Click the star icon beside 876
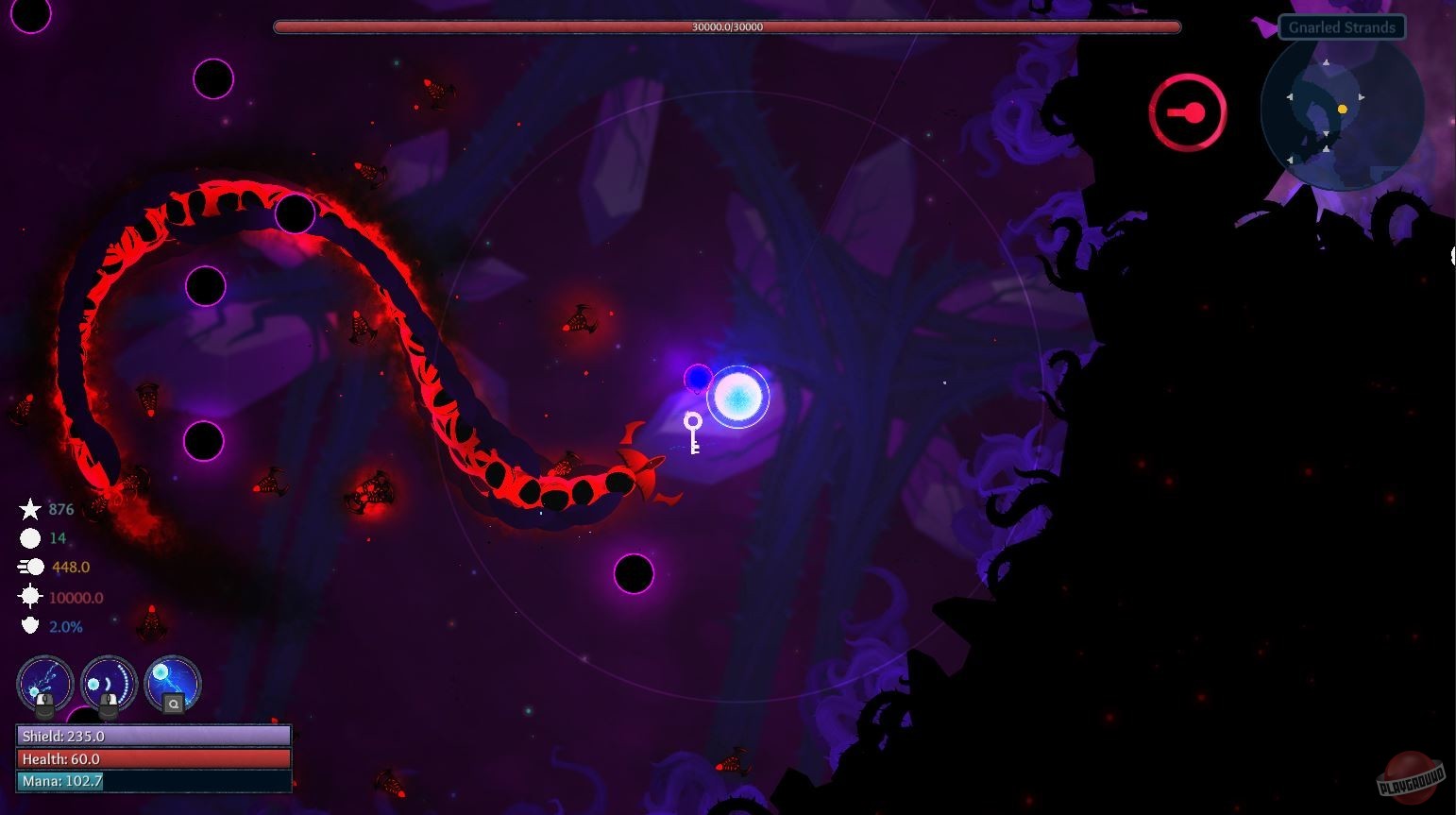This screenshot has width=1456, height=815. [31, 508]
